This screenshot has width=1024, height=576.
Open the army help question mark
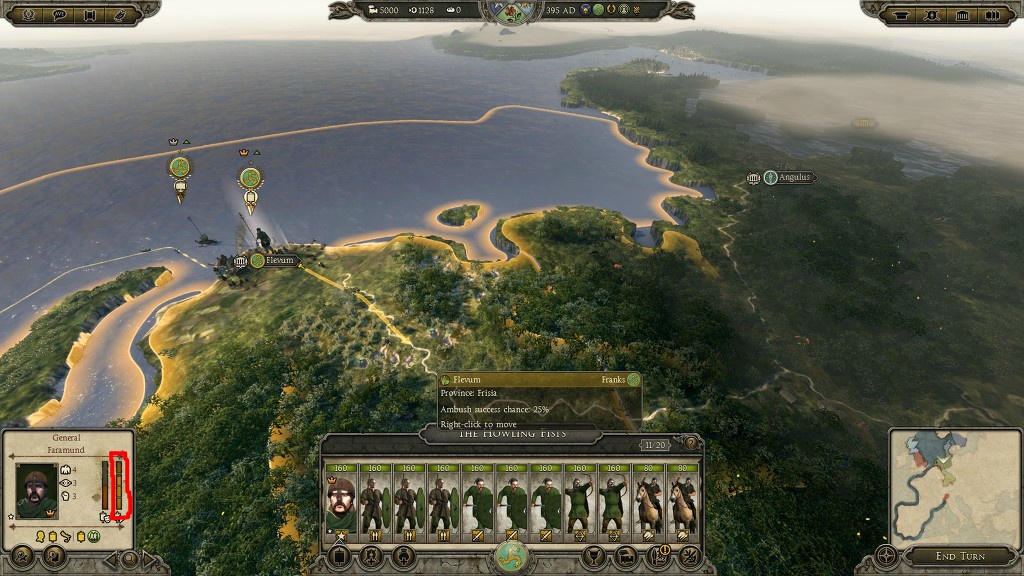coord(689,443)
